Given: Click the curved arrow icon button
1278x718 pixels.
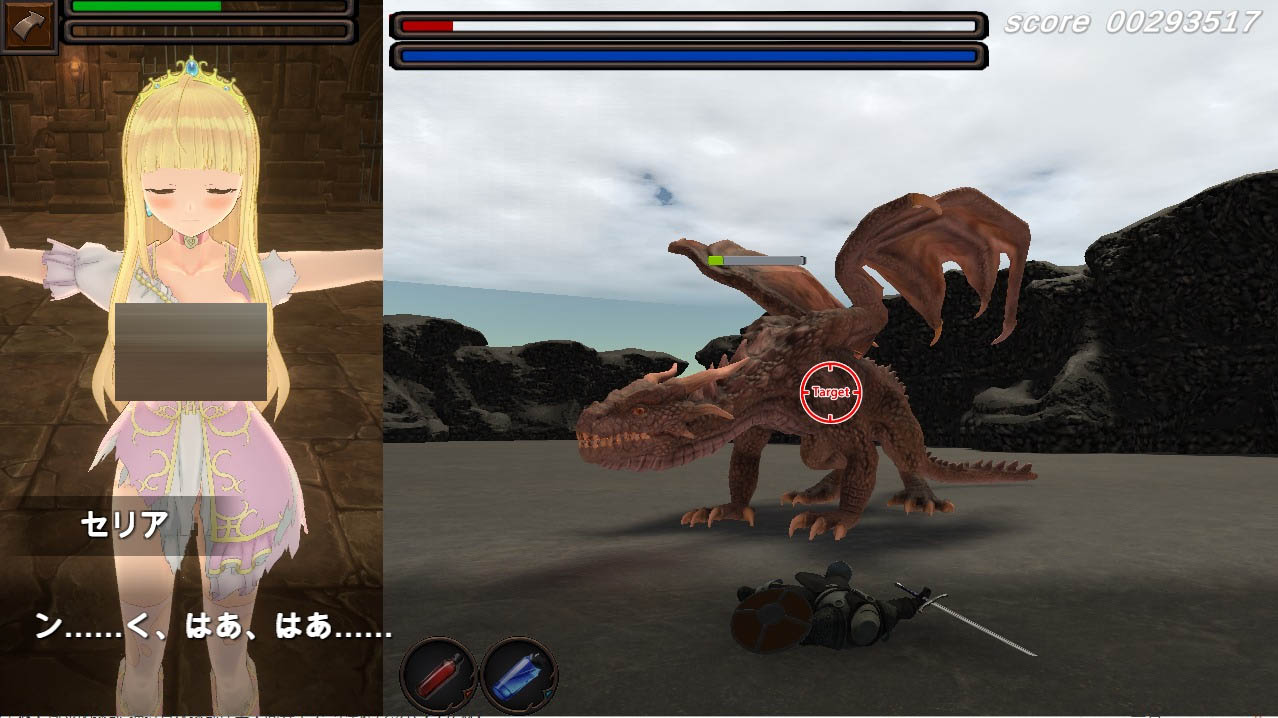Looking at the screenshot, I should pos(29,27).
